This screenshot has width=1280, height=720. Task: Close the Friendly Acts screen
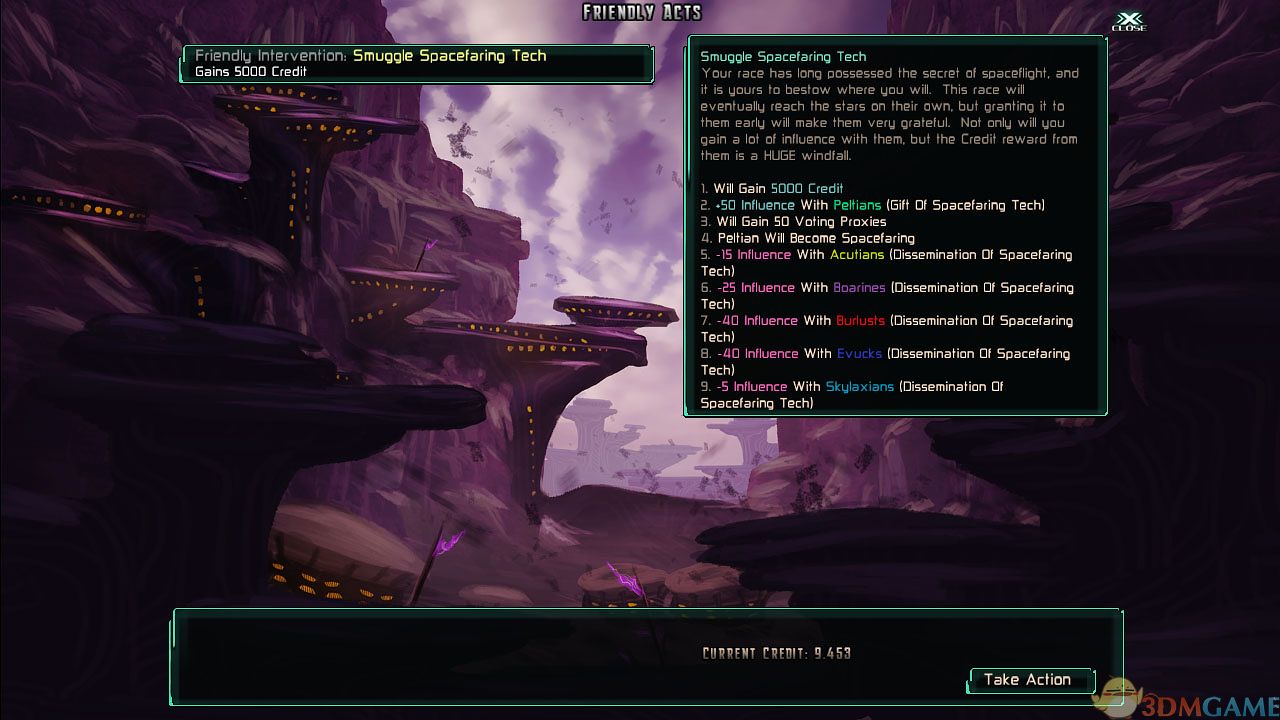1129,21
